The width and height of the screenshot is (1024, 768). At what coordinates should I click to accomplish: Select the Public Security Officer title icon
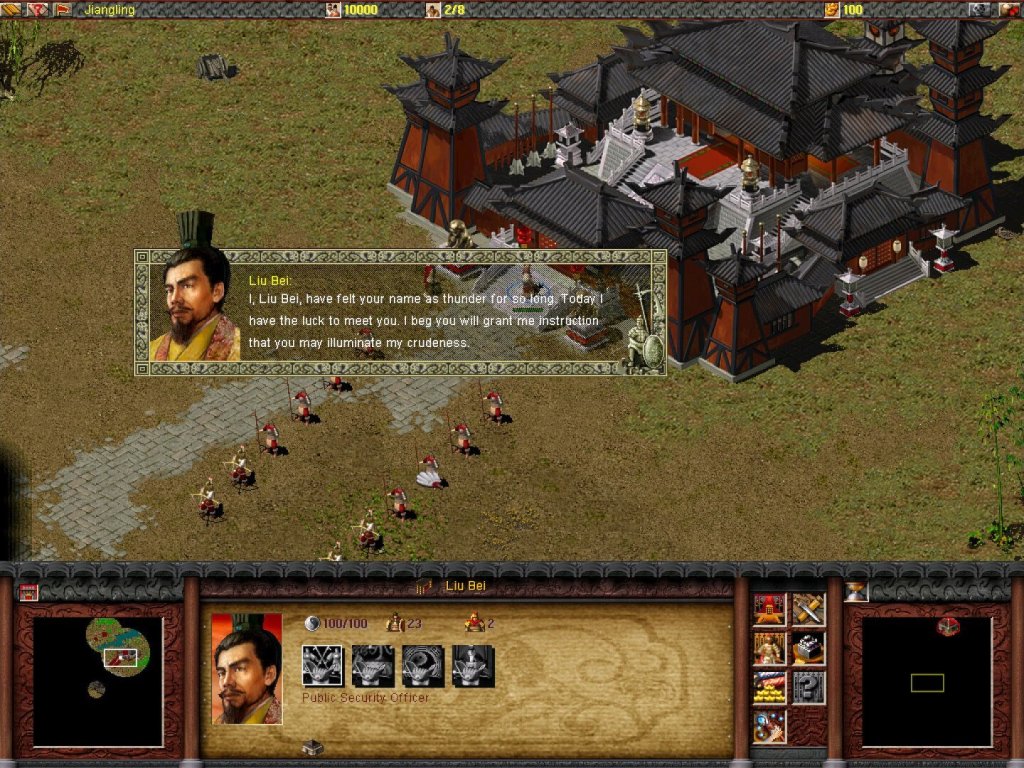322,666
